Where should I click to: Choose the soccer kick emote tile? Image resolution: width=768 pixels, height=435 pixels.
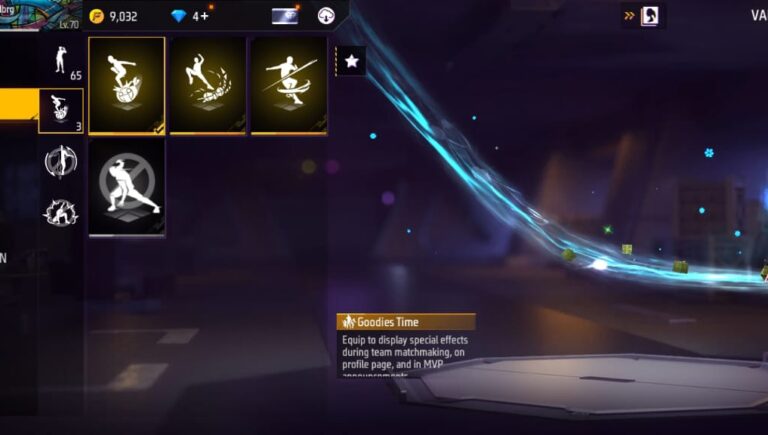(208, 85)
